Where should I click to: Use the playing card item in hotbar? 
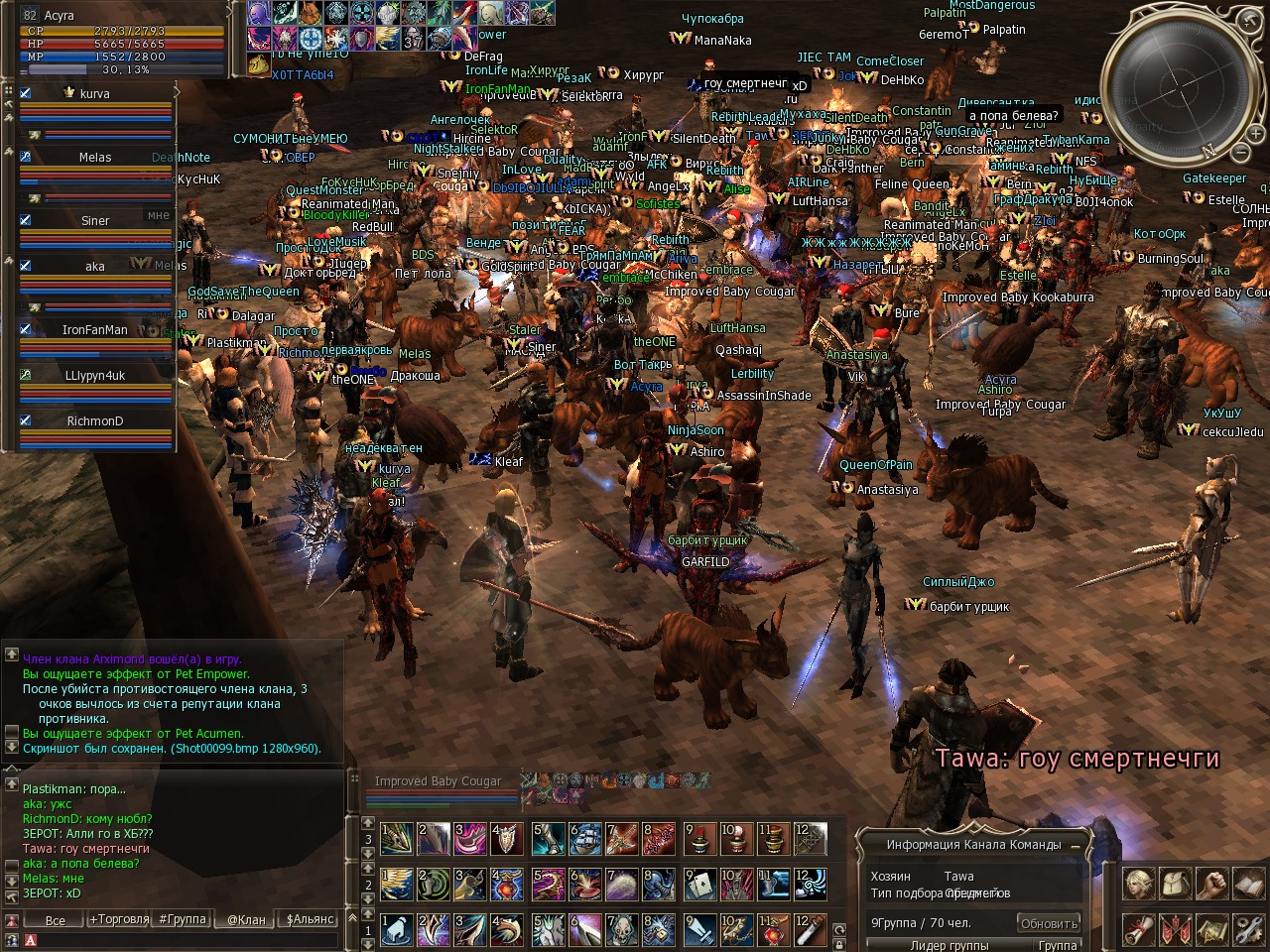[699, 884]
